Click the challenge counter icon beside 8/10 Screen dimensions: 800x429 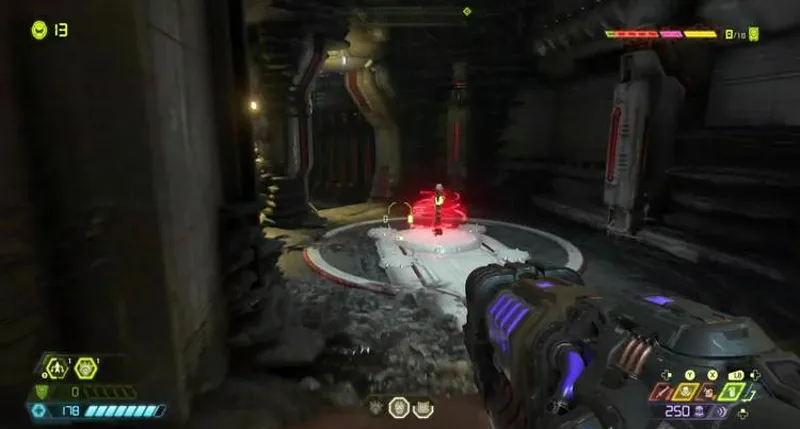(x=754, y=34)
